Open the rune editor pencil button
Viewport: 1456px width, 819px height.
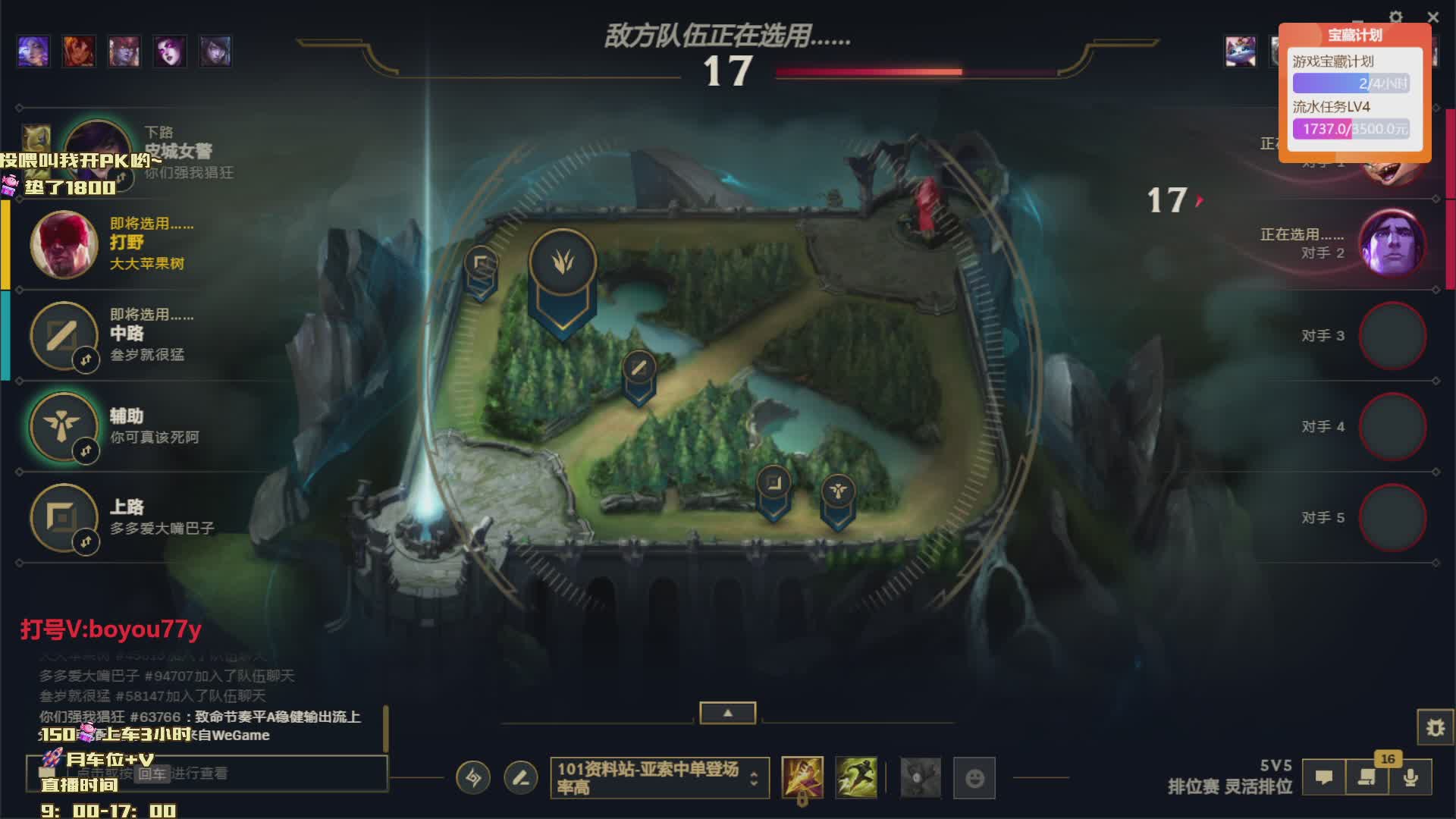(521, 778)
